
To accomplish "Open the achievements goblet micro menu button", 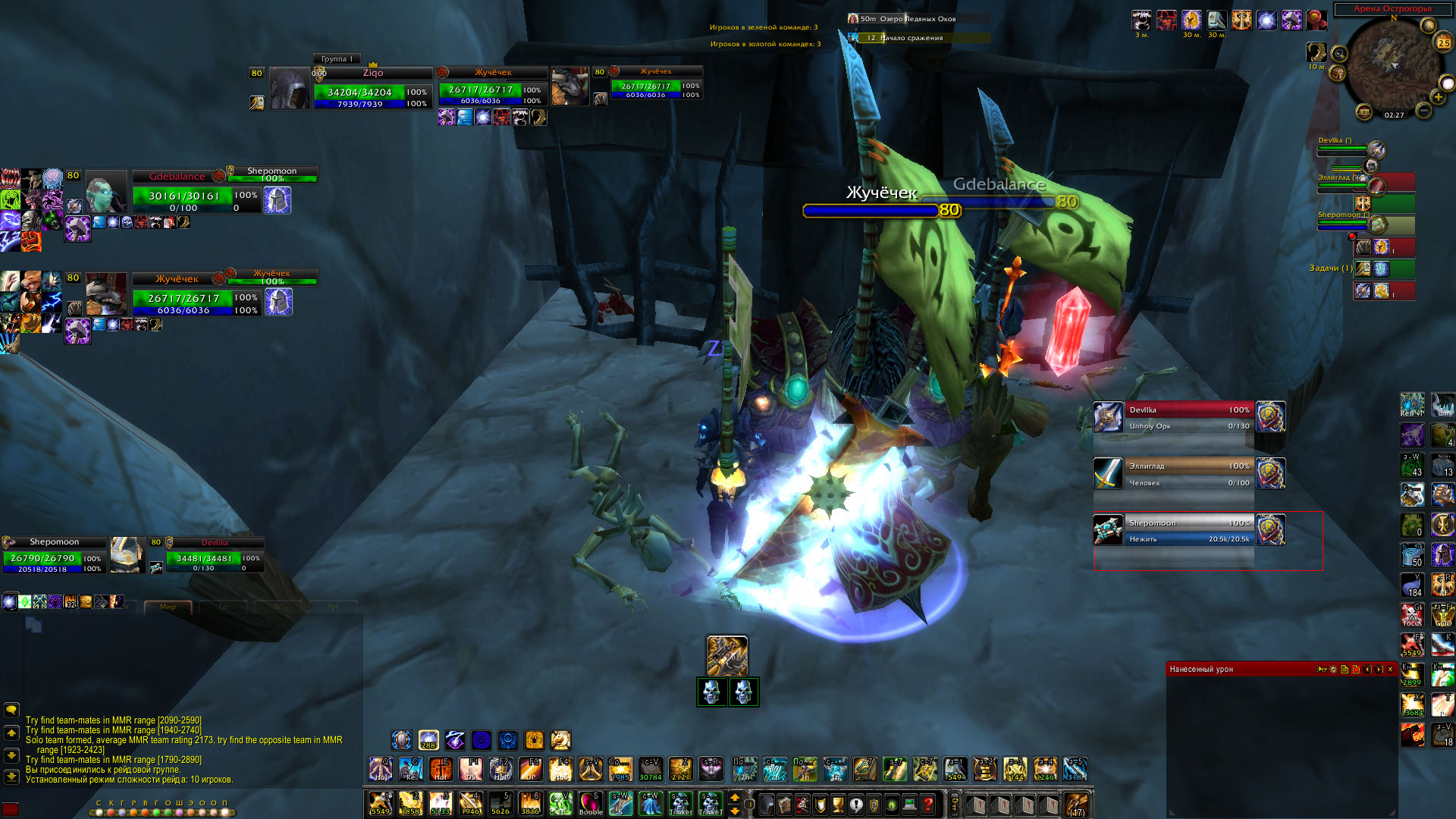I will [x=838, y=805].
